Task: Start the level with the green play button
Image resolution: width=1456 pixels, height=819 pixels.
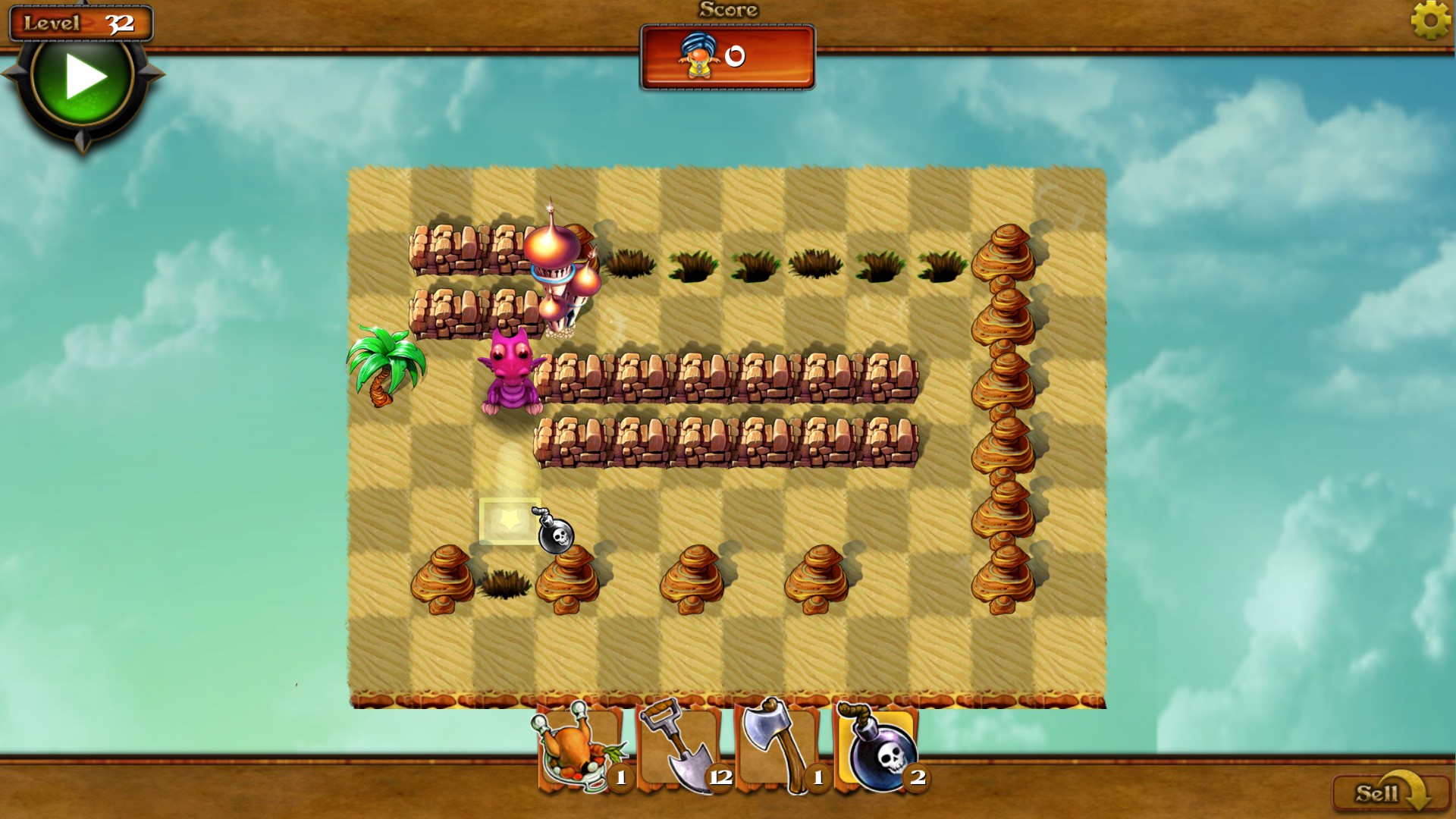Action: click(x=83, y=77)
